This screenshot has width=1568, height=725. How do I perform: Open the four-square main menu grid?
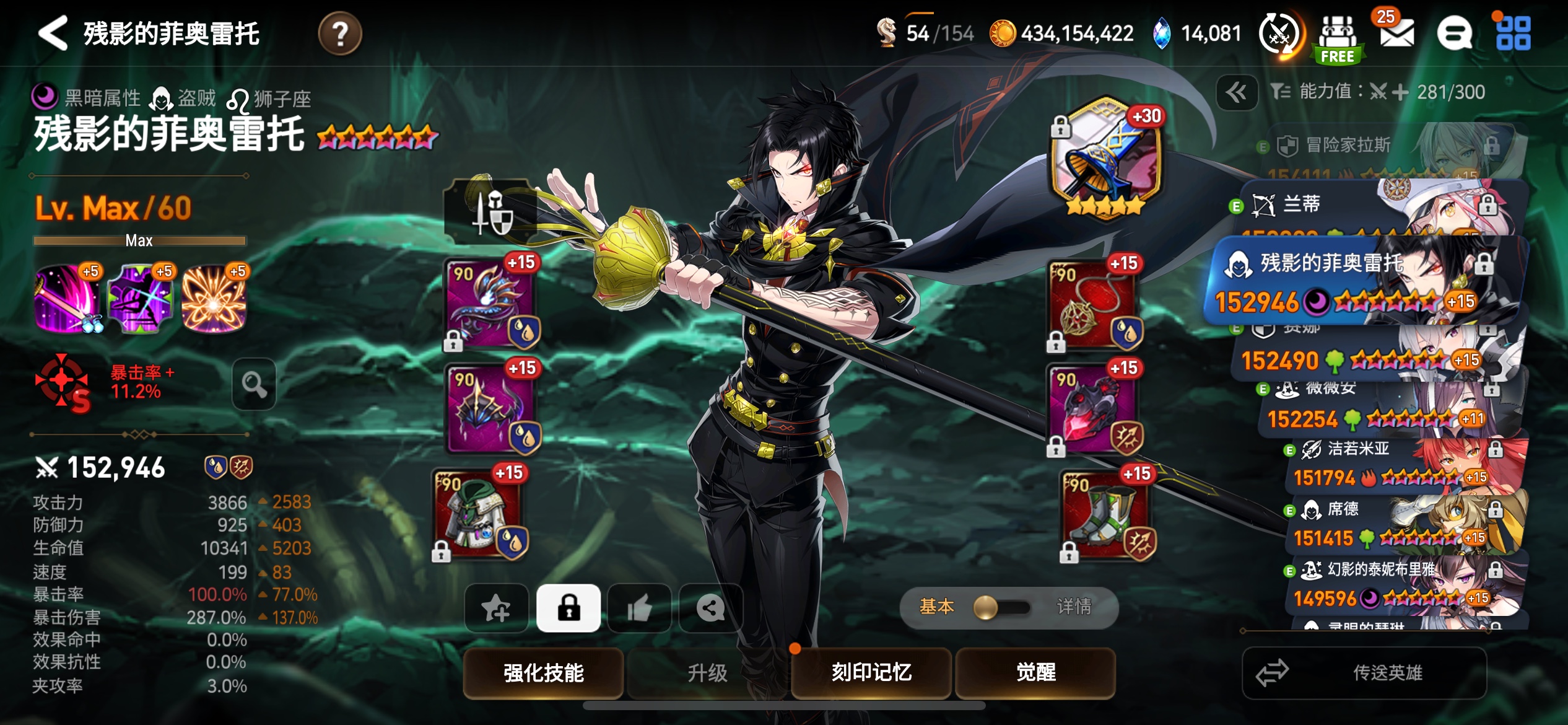click(1513, 33)
